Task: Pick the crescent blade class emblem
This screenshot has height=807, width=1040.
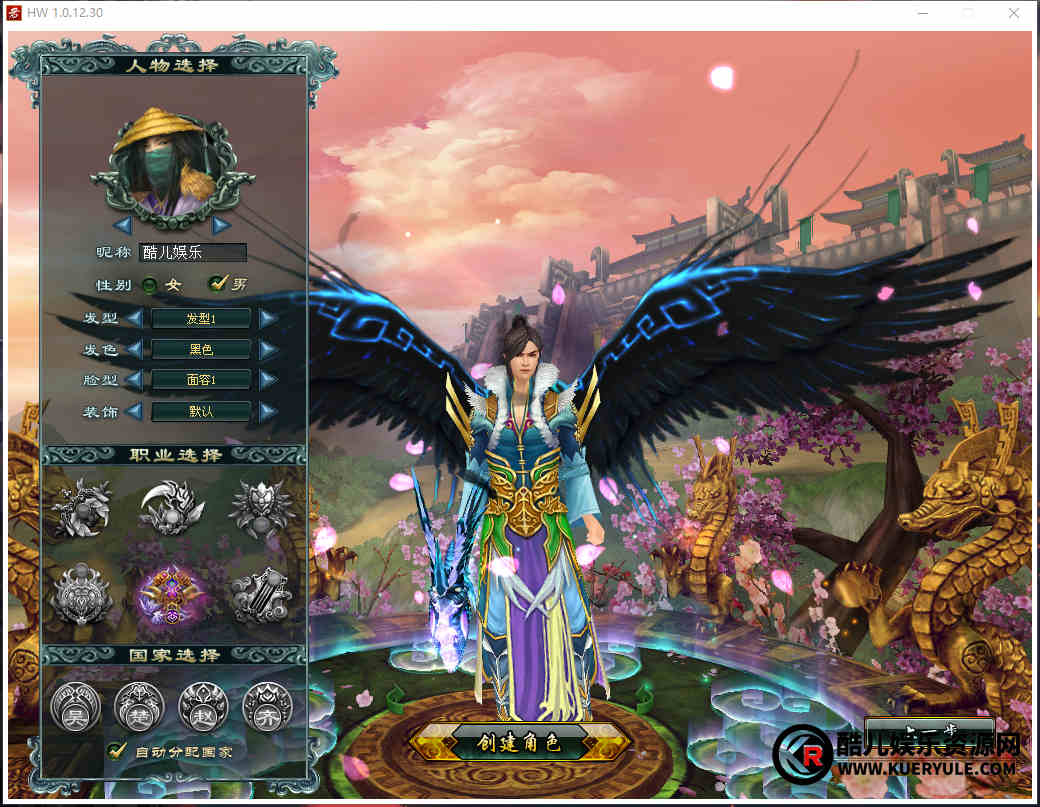Action: pos(170,507)
